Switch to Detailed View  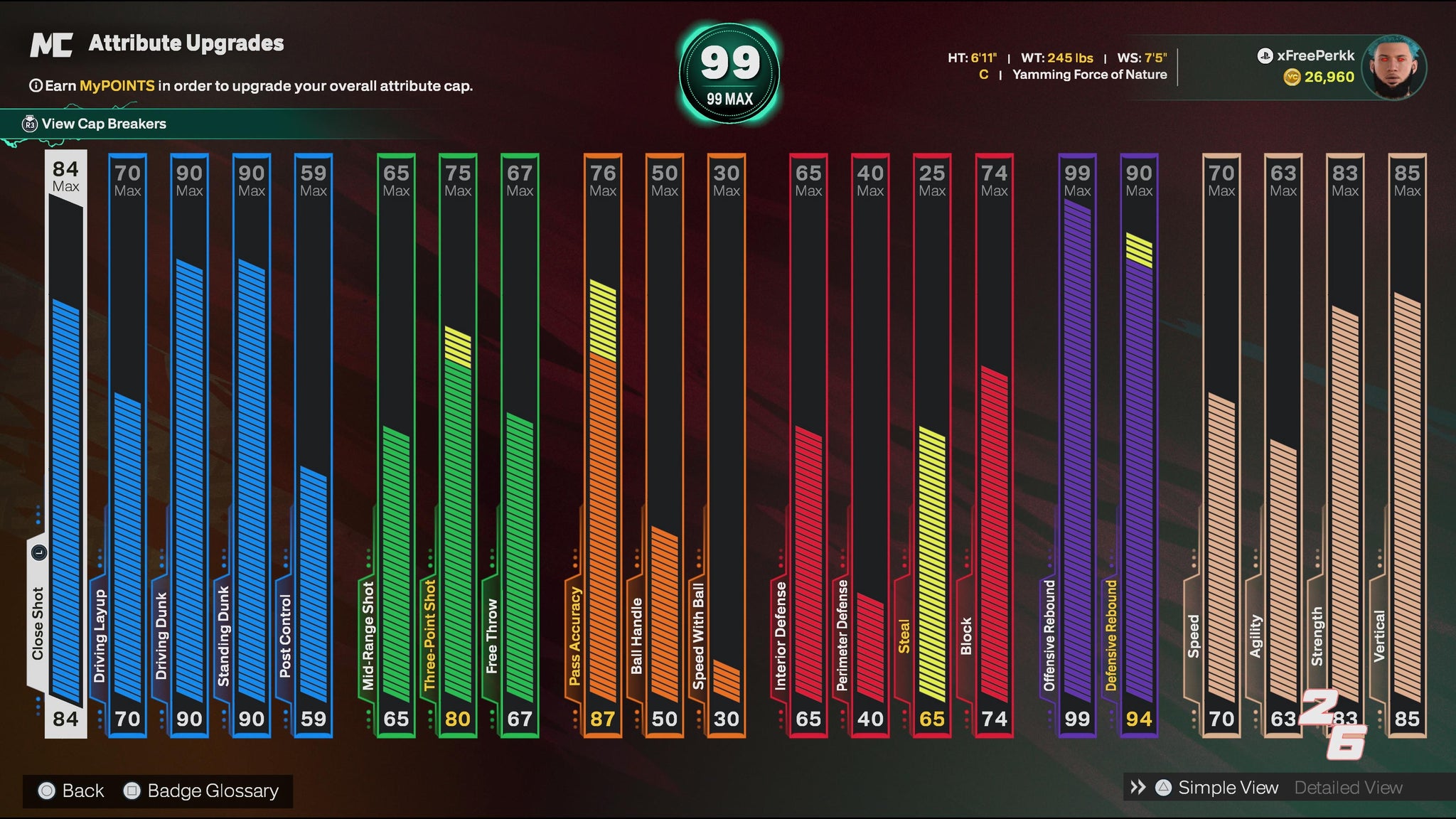click(x=1348, y=788)
